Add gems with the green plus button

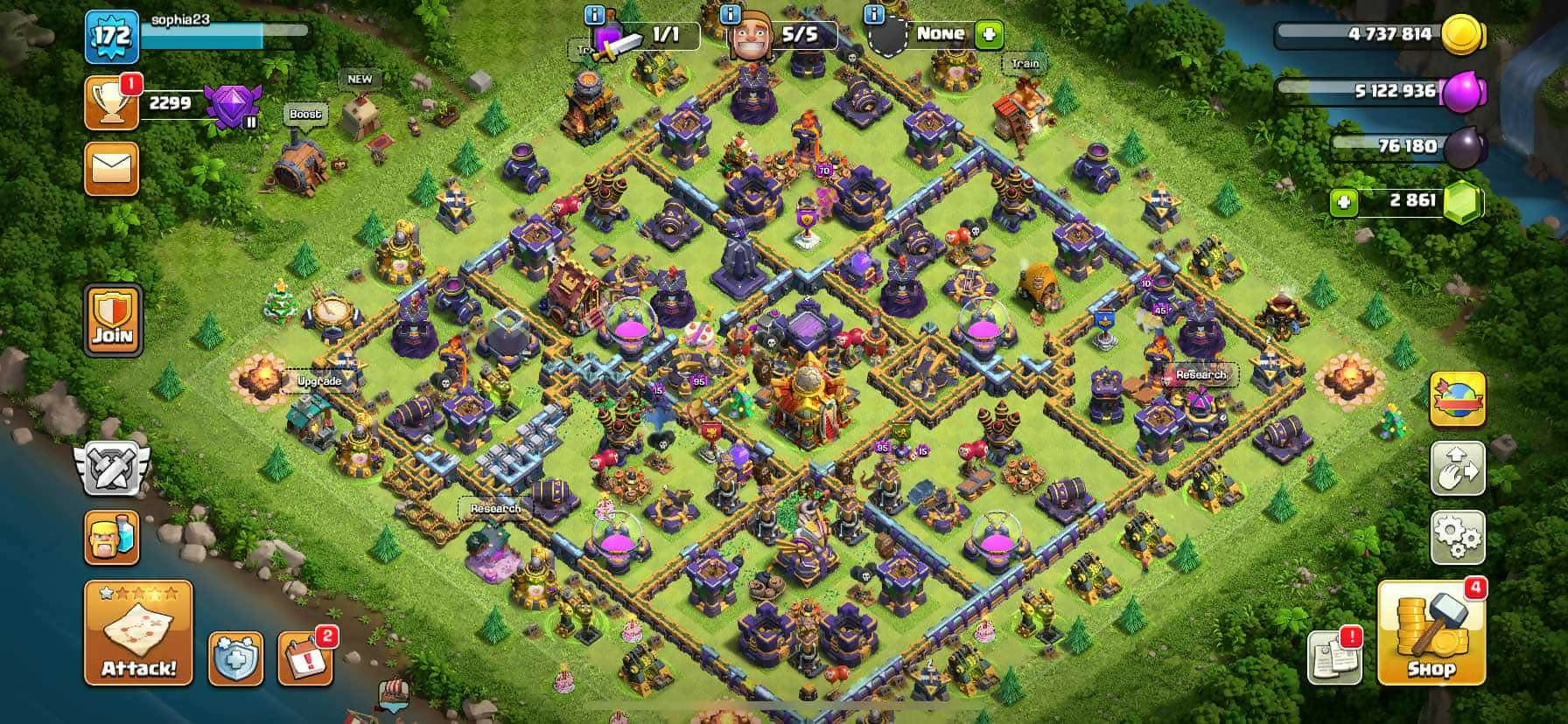(1343, 203)
